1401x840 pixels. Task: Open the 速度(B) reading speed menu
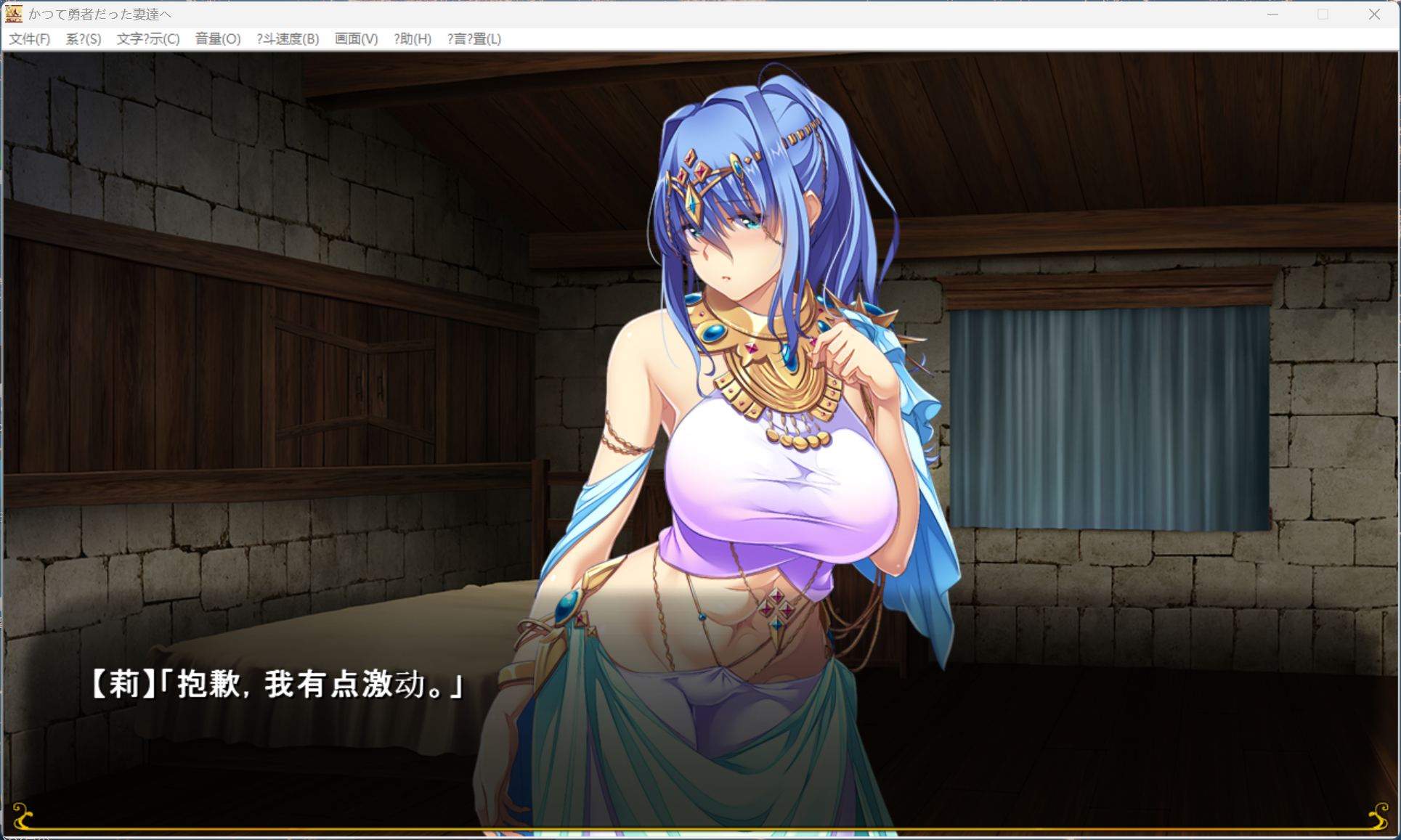(288, 39)
